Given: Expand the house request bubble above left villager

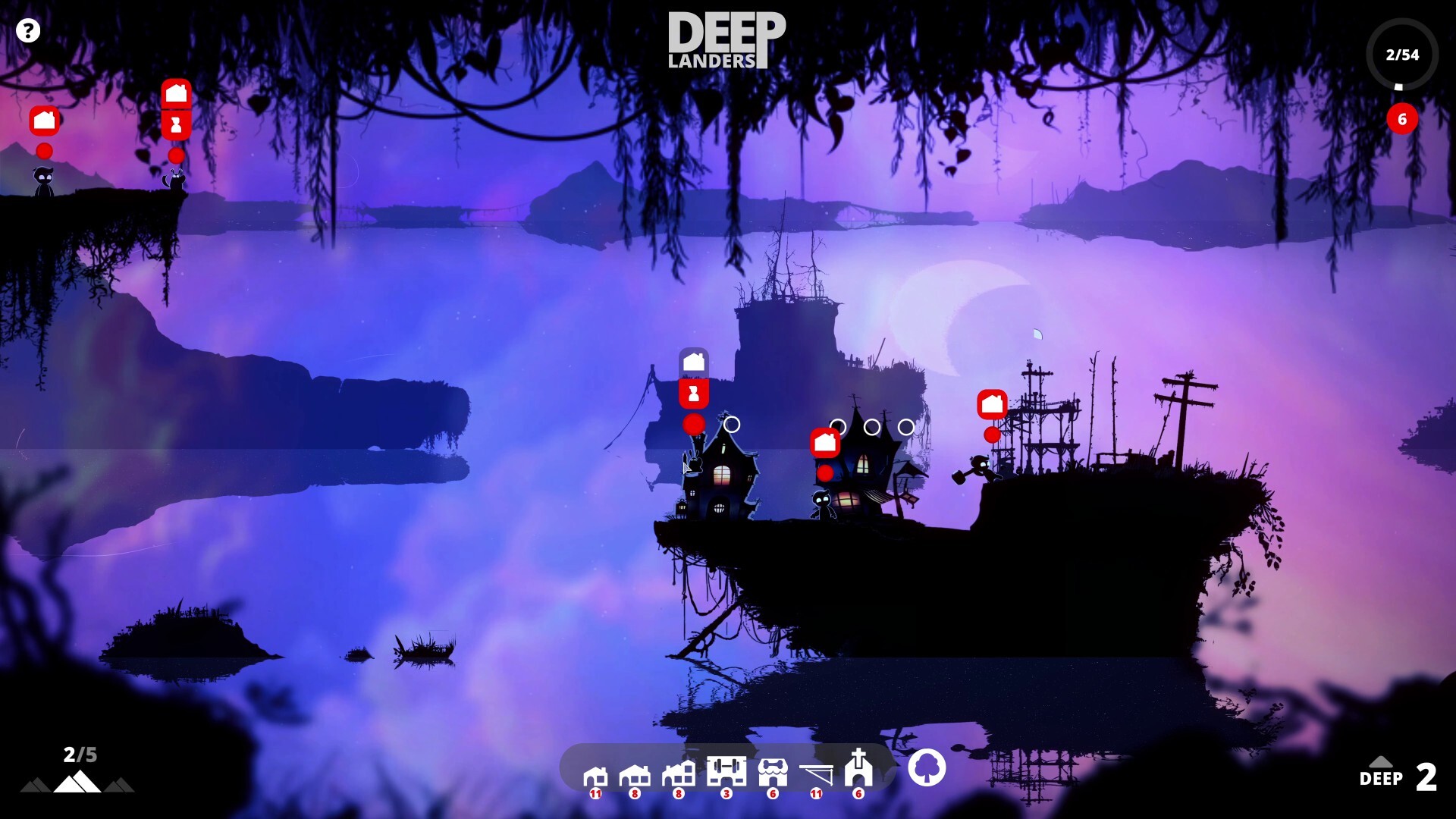Looking at the screenshot, I should tap(43, 120).
